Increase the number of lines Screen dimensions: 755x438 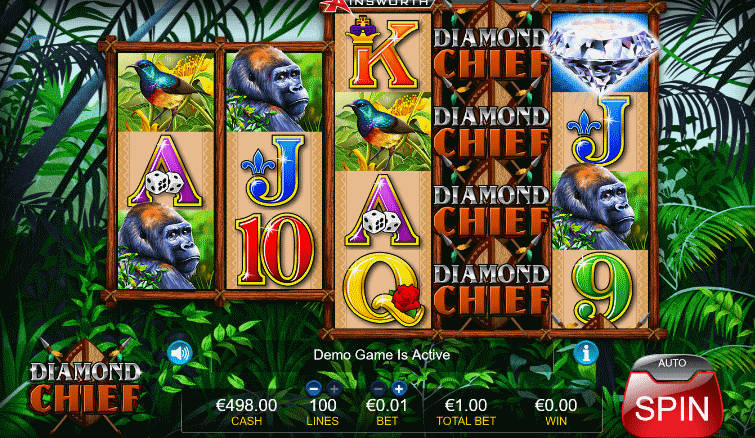334,388
